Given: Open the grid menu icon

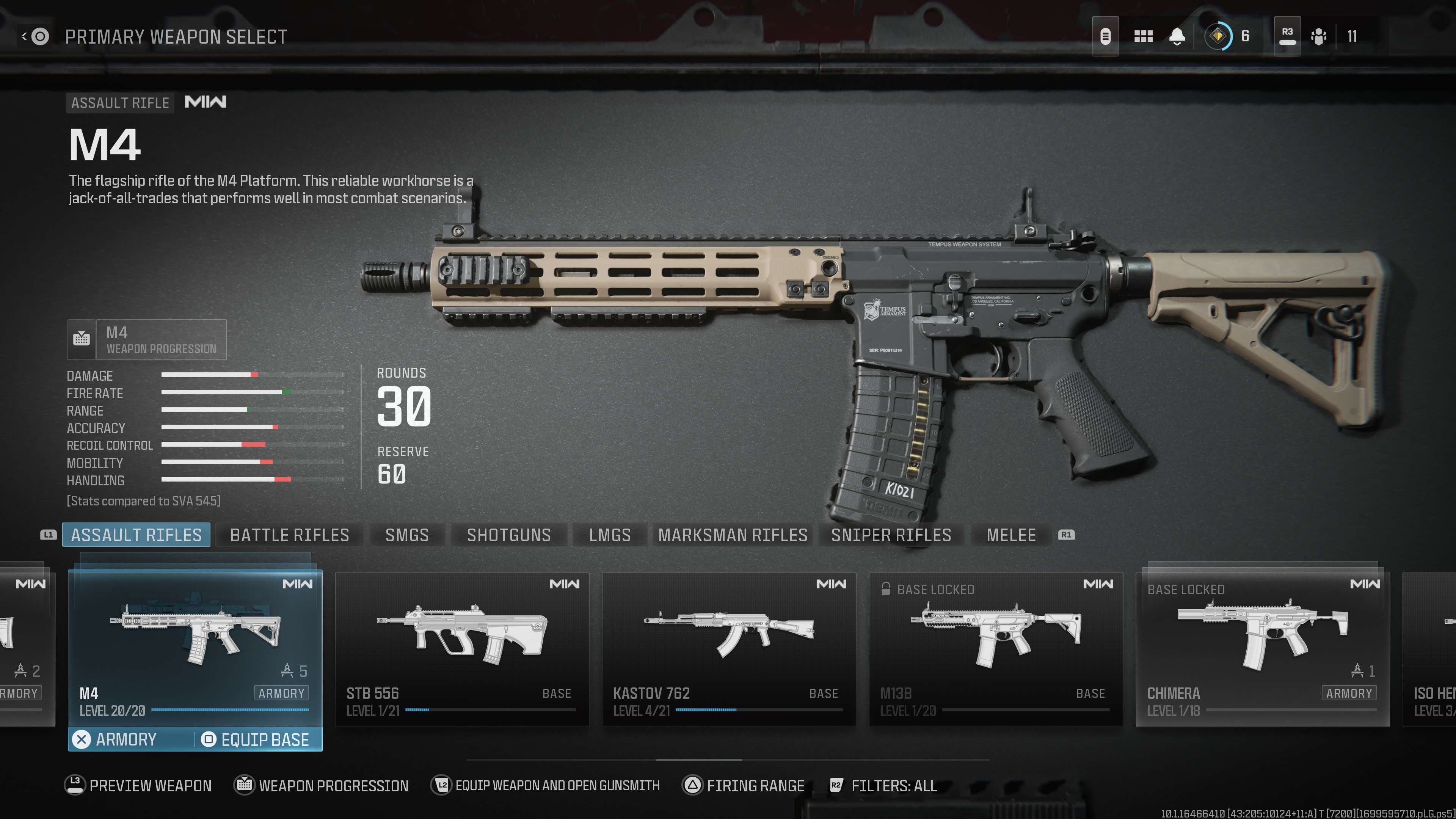Looking at the screenshot, I should point(1143,37).
